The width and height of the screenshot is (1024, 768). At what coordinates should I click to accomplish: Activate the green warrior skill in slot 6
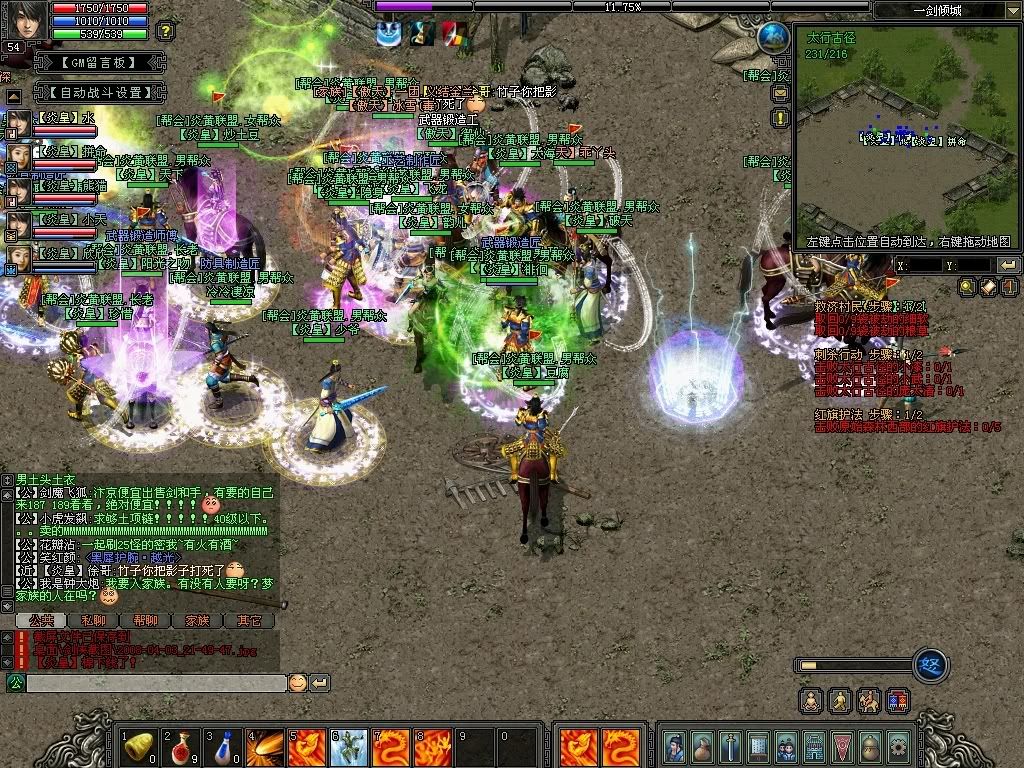point(349,745)
